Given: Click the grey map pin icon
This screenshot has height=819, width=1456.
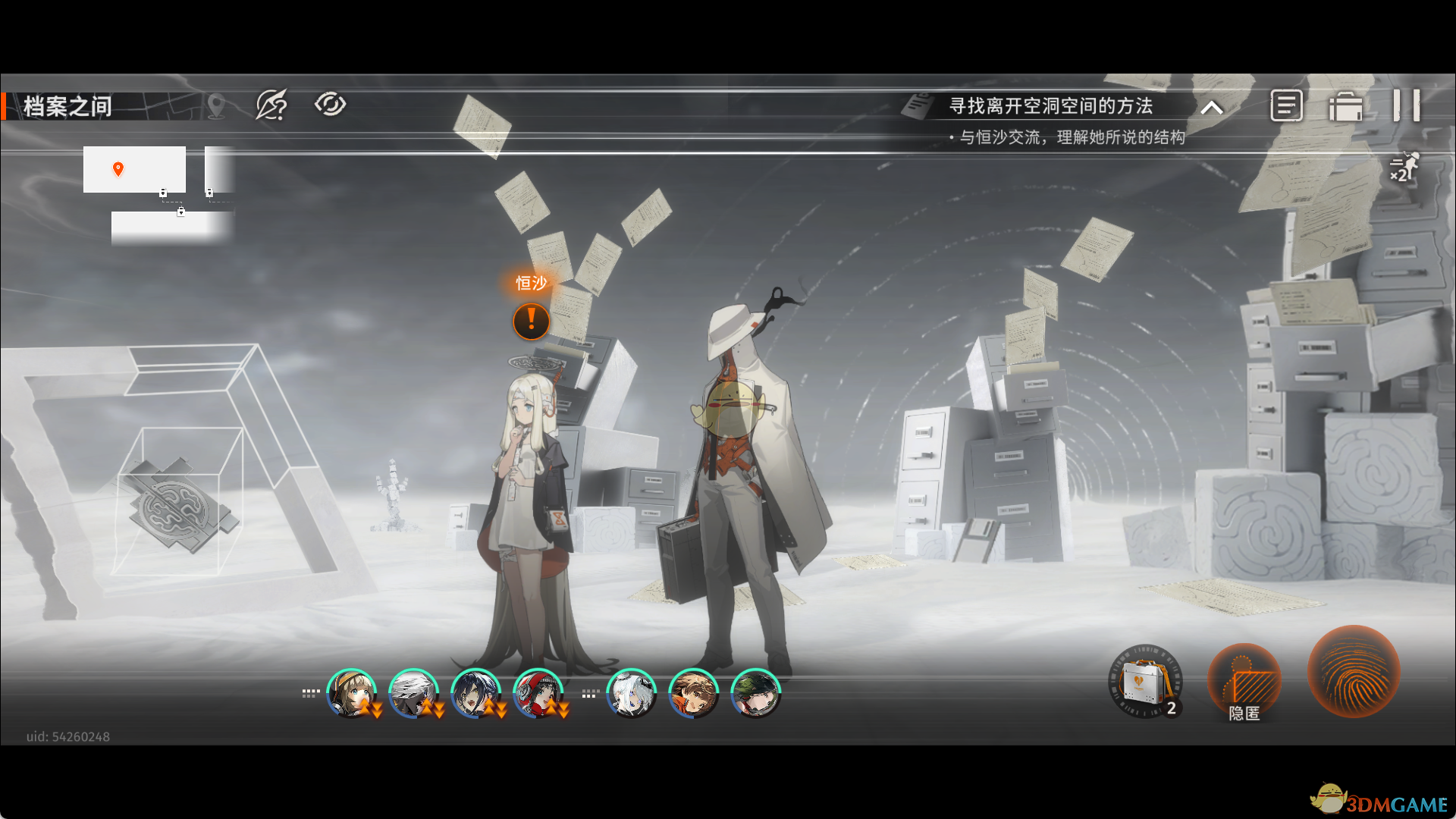Looking at the screenshot, I should pyautogui.click(x=216, y=105).
